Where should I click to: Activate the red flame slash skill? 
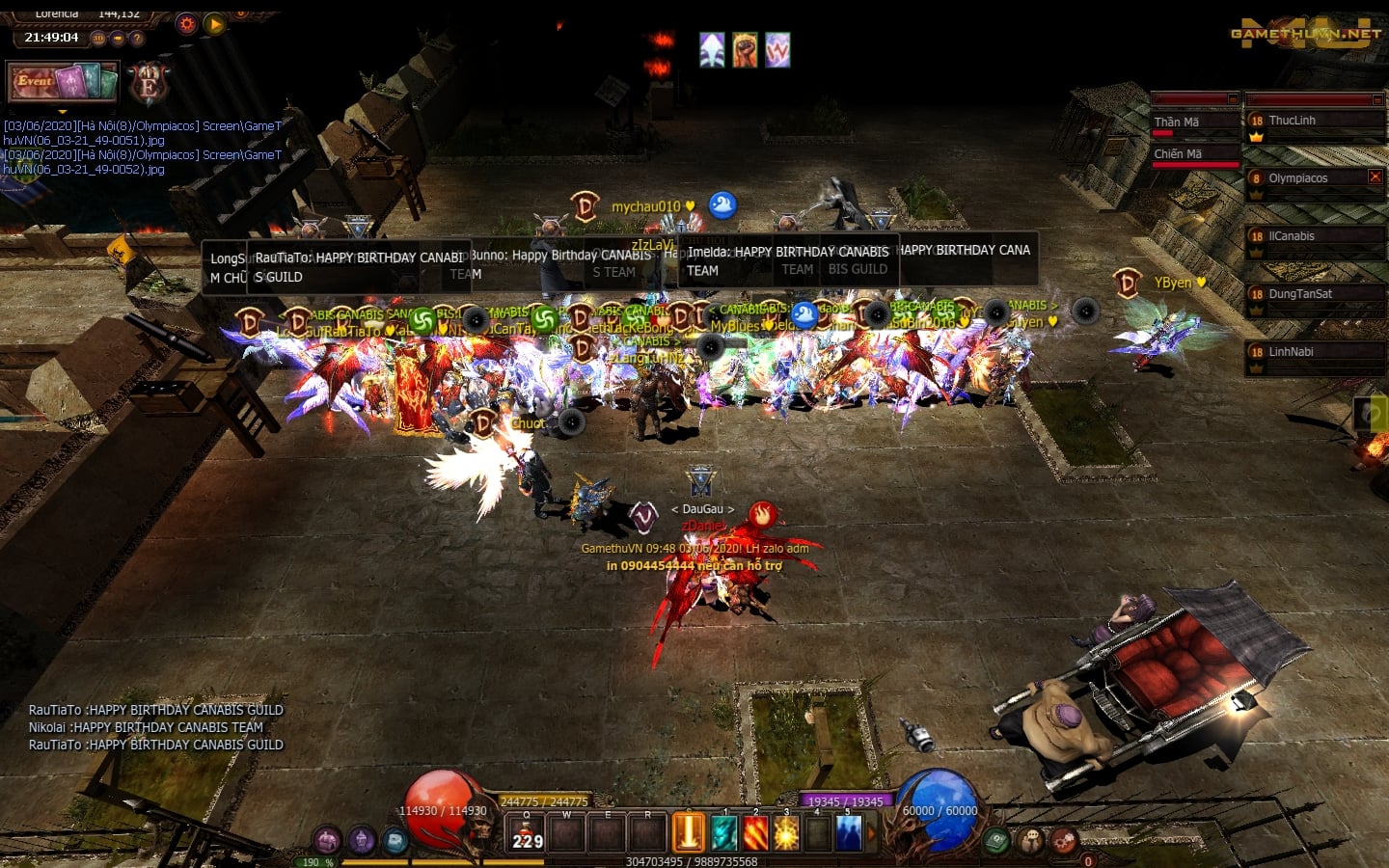(x=755, y=833)
